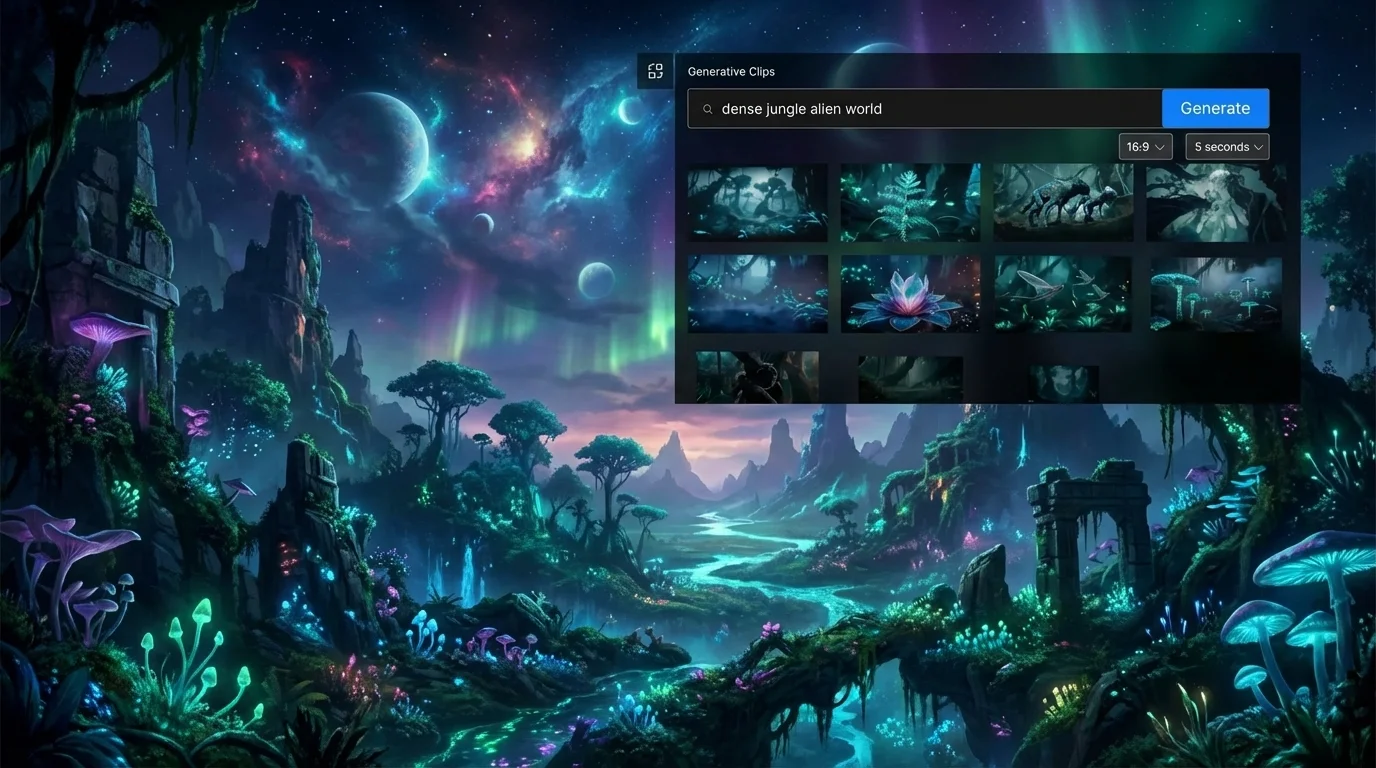
Task: Select the white ethereal figure clip
Action: [1216, 202]
